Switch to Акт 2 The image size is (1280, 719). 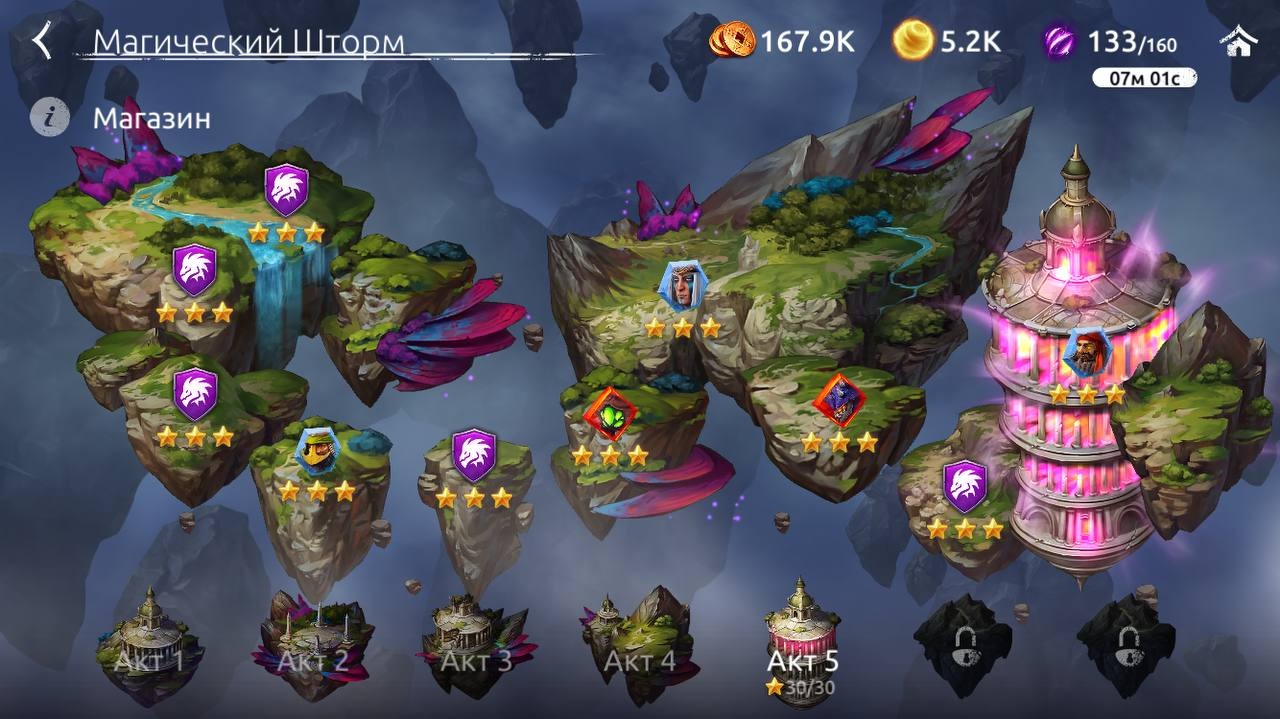tap(313, 645)
